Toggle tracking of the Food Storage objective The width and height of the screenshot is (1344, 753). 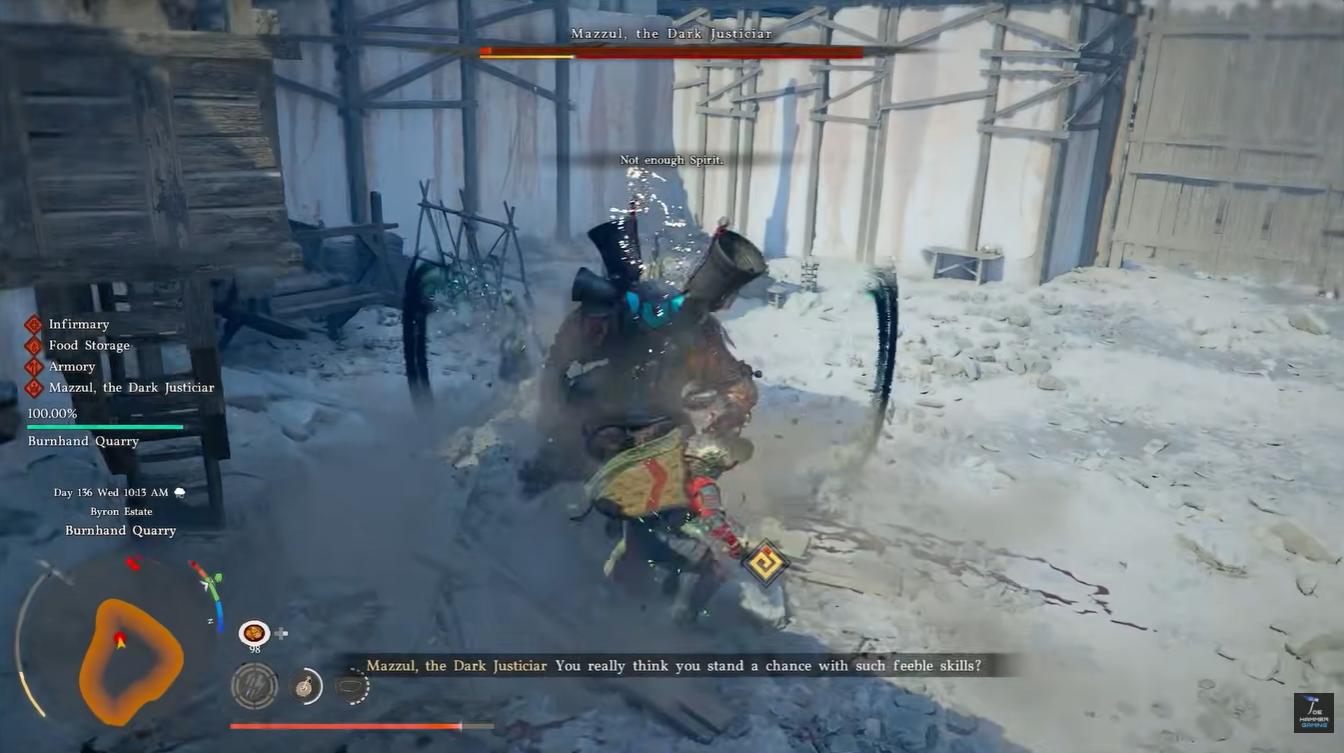click(x=33, y=345)
